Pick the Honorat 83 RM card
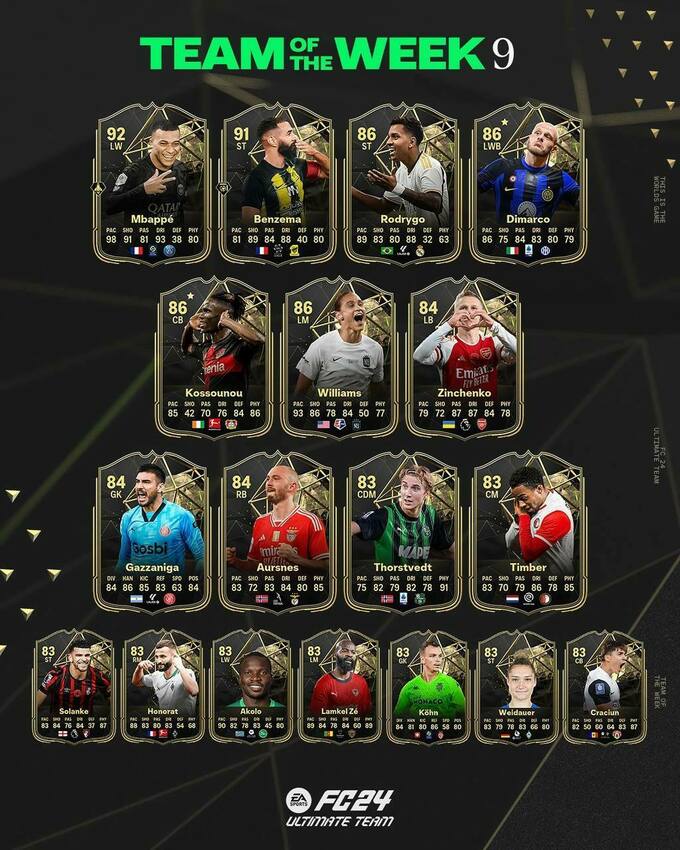This screenshot has width=680, height=850. pyautogui.click(x=163, y=686)
